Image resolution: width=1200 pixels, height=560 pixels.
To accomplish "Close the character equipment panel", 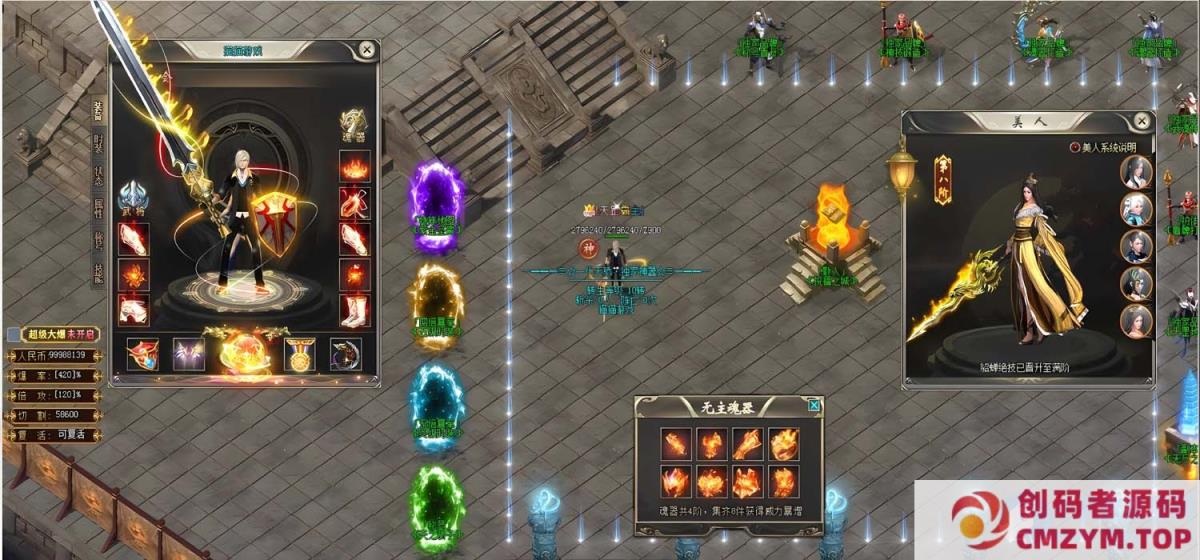I will (367, 49).
